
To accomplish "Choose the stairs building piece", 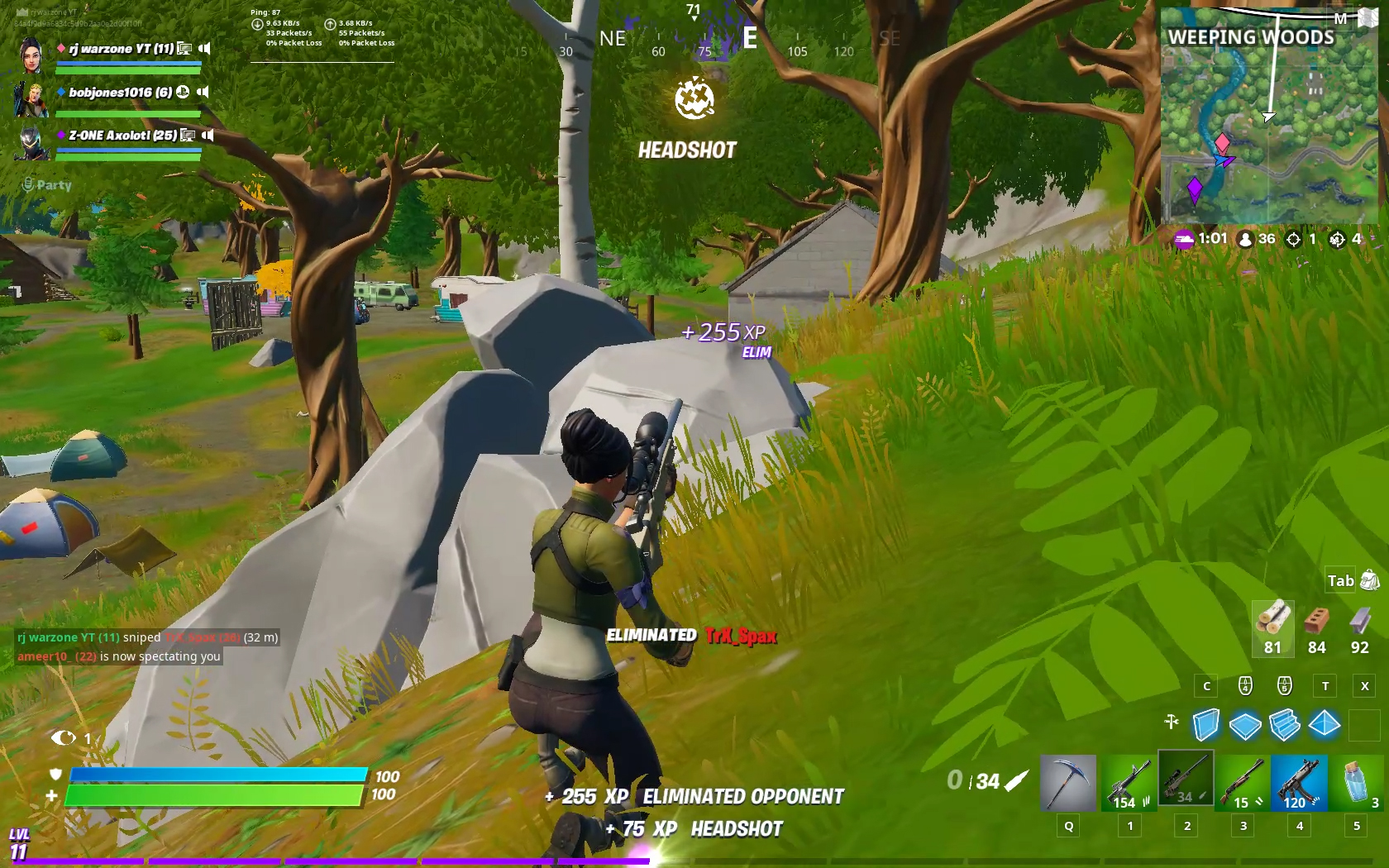I will [1285, 725].
